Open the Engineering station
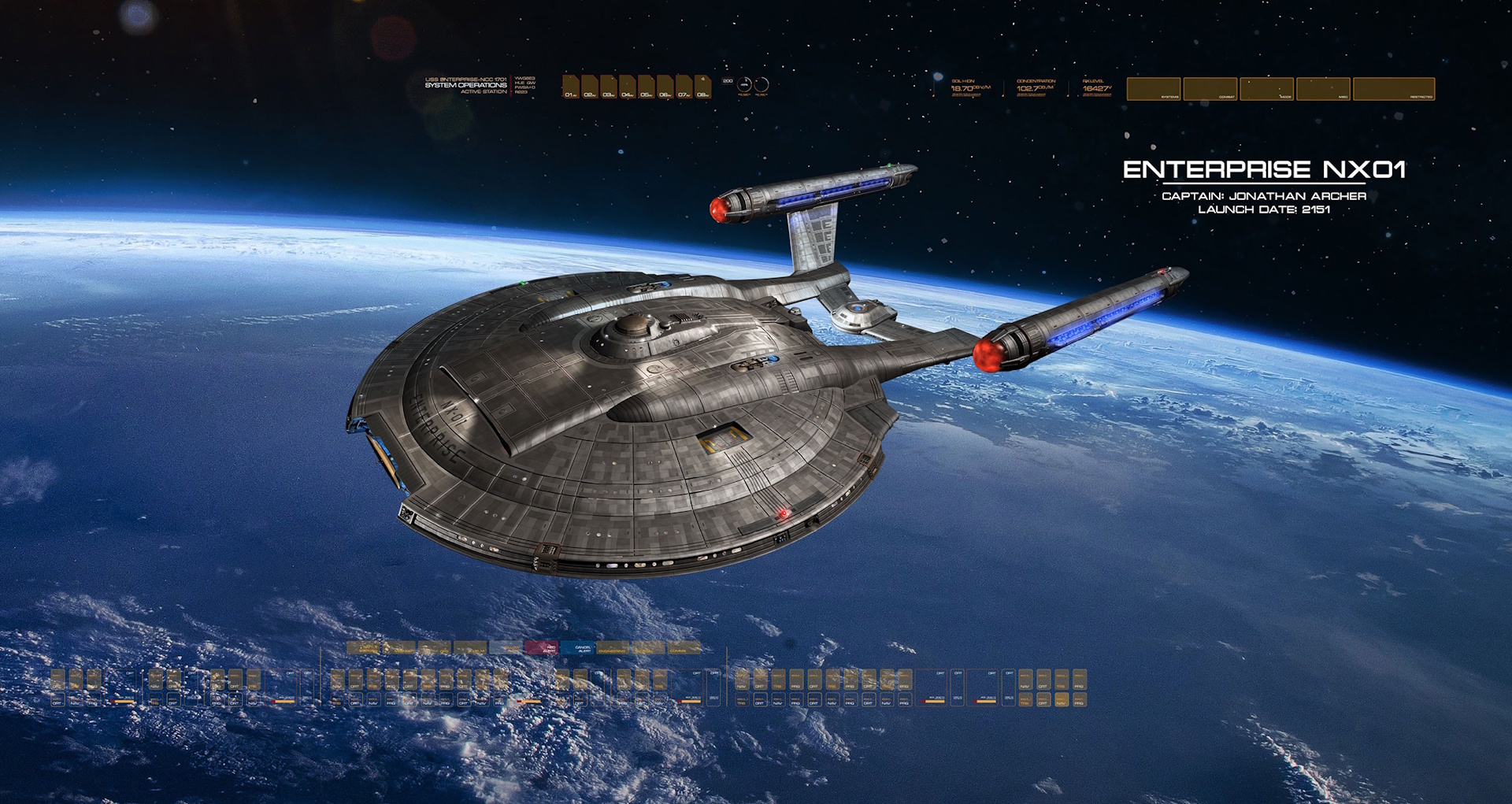1512x804 pixels. (613, 648)
